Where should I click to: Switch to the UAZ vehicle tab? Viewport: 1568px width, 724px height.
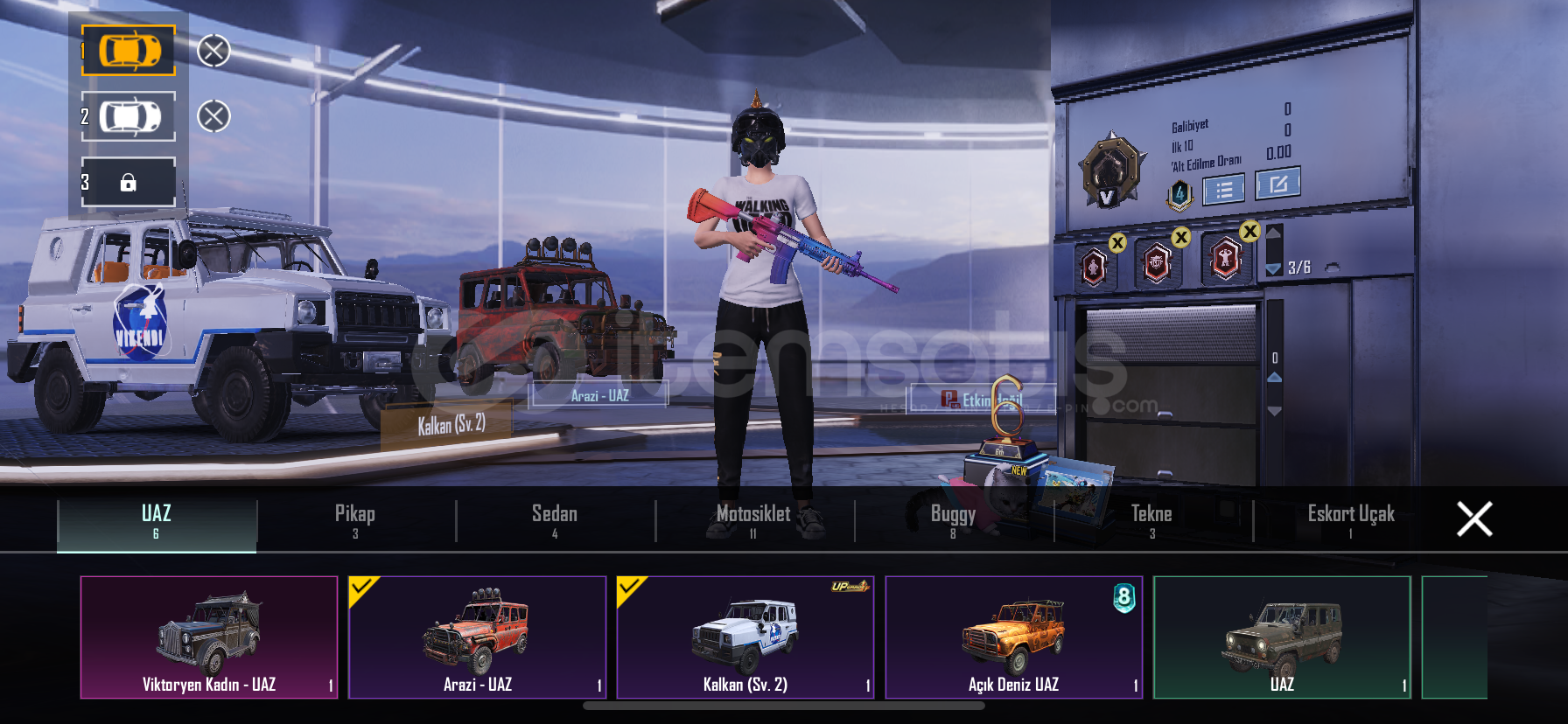pos(157,521)
